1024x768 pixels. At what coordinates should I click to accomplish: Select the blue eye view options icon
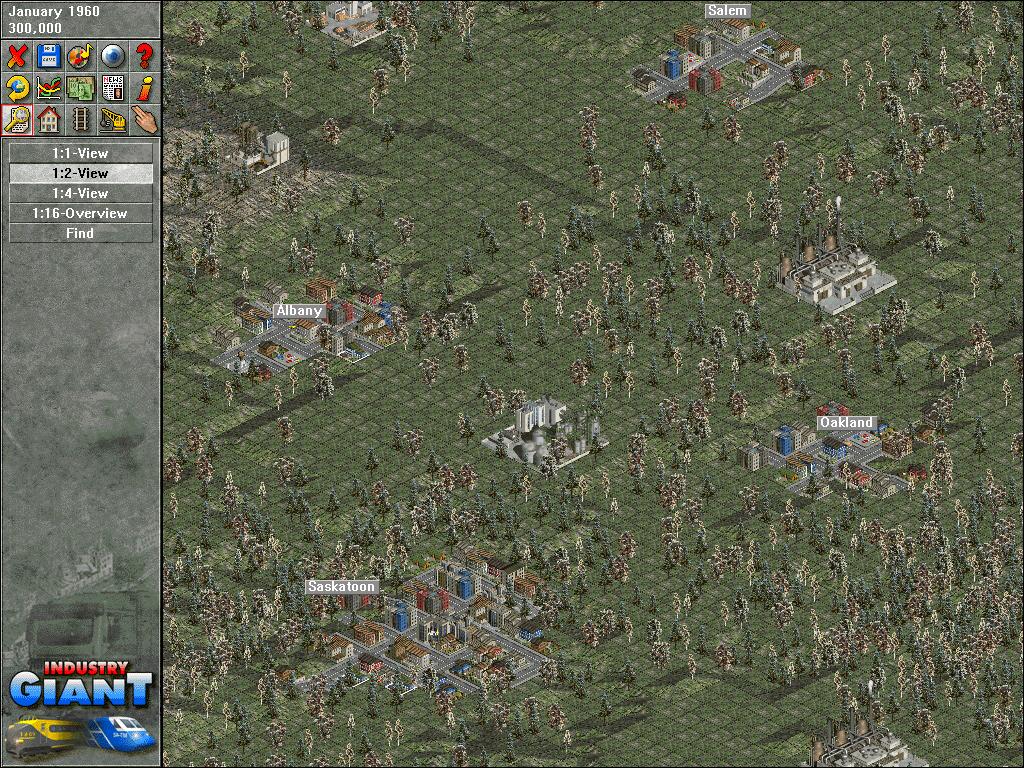(113, 56)
